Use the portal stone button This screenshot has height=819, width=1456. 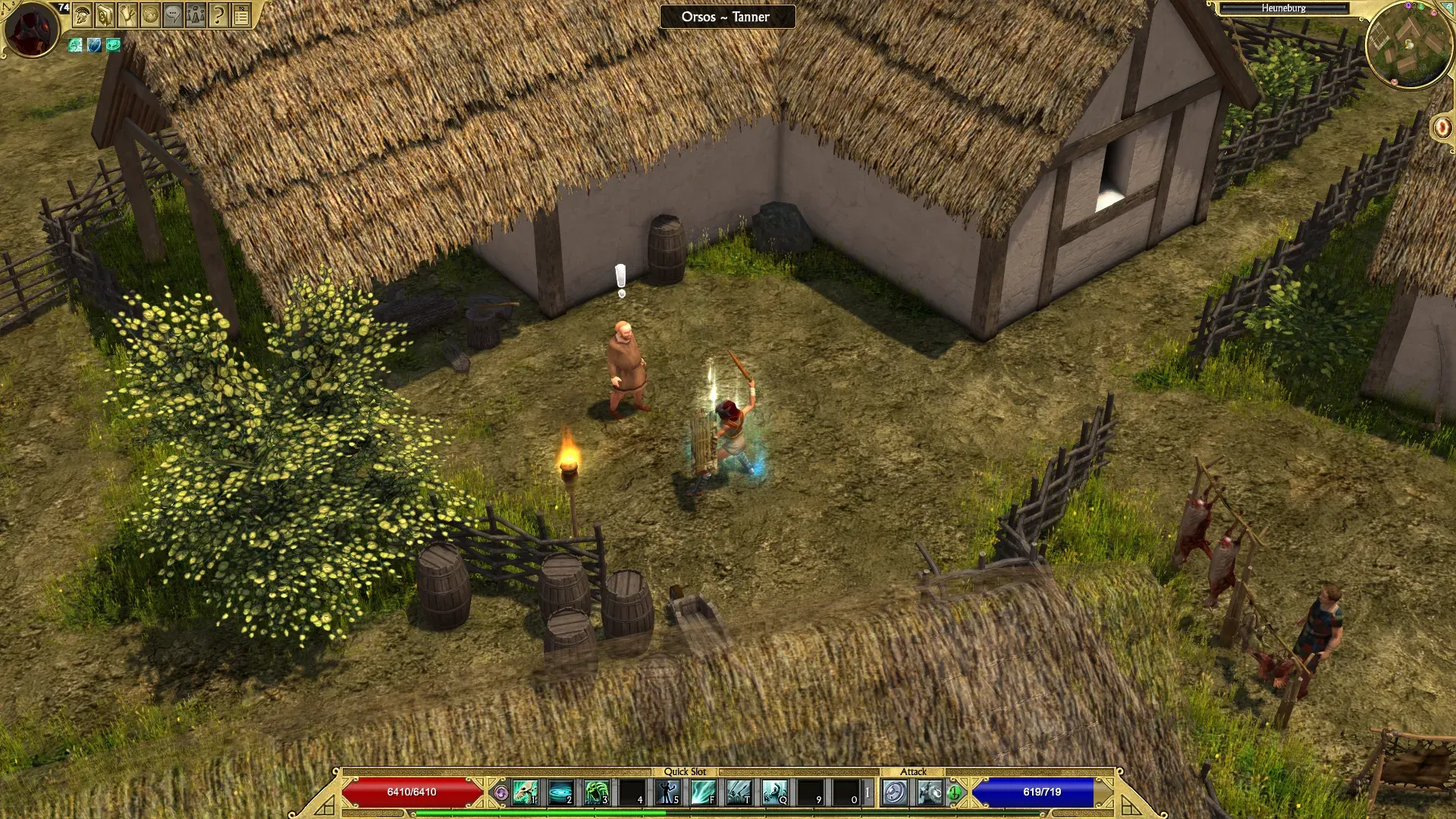coord(1441,127)
